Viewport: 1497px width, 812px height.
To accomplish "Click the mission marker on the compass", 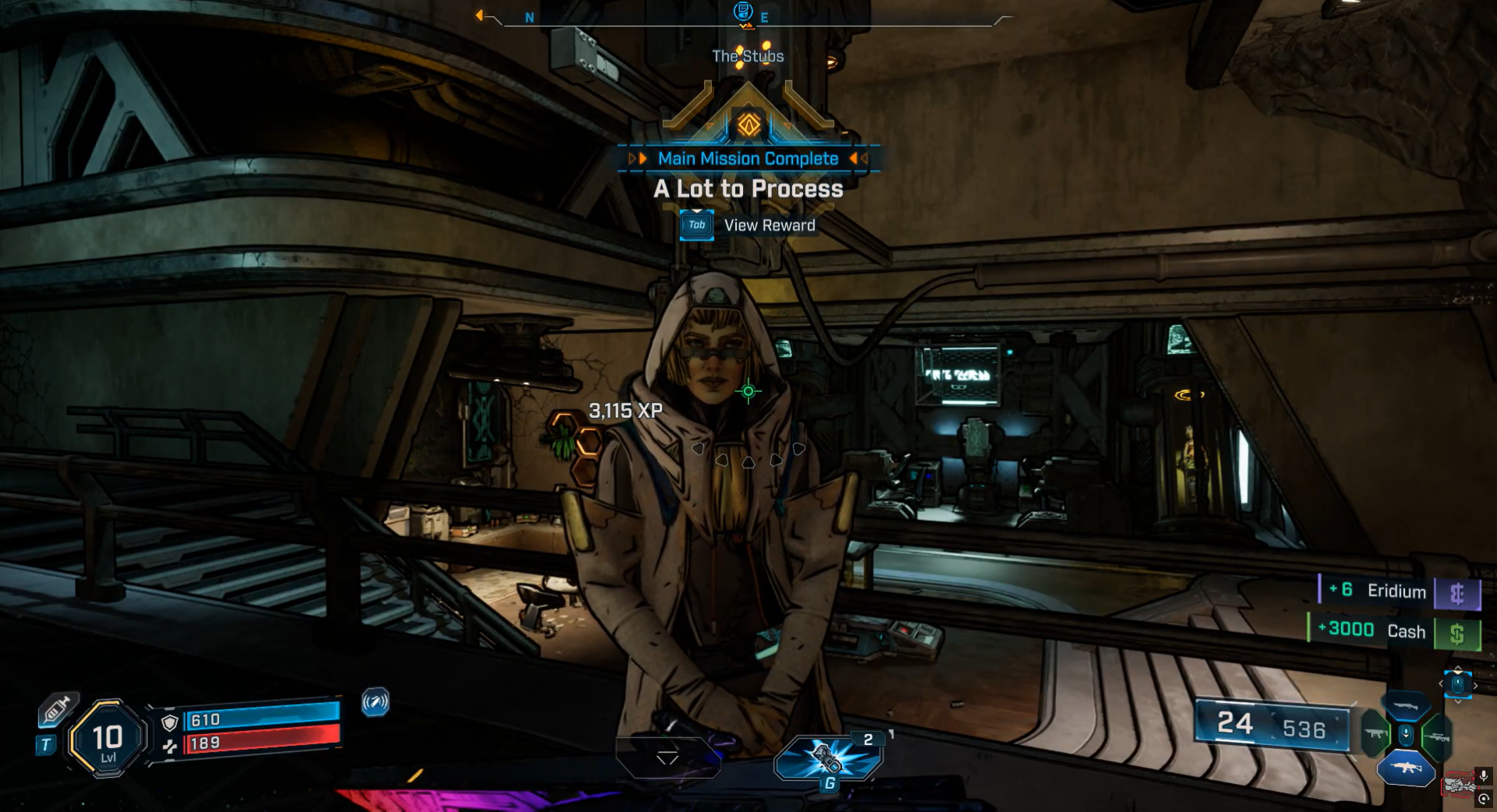I will pyautogui.click(x=743, y=12).
